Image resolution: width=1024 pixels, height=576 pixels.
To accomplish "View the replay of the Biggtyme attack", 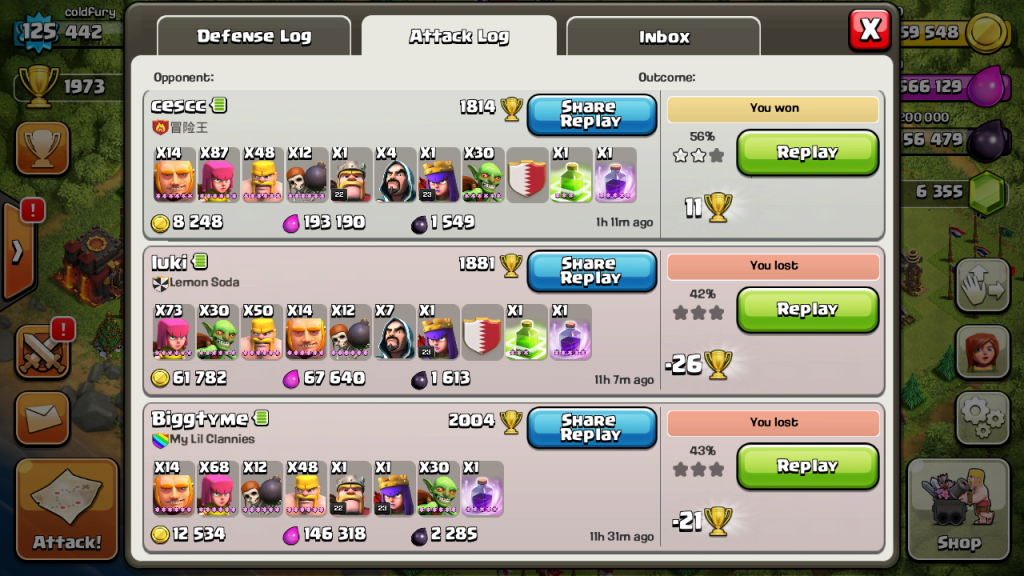I will pyautogui.click(x=807, y=466).
